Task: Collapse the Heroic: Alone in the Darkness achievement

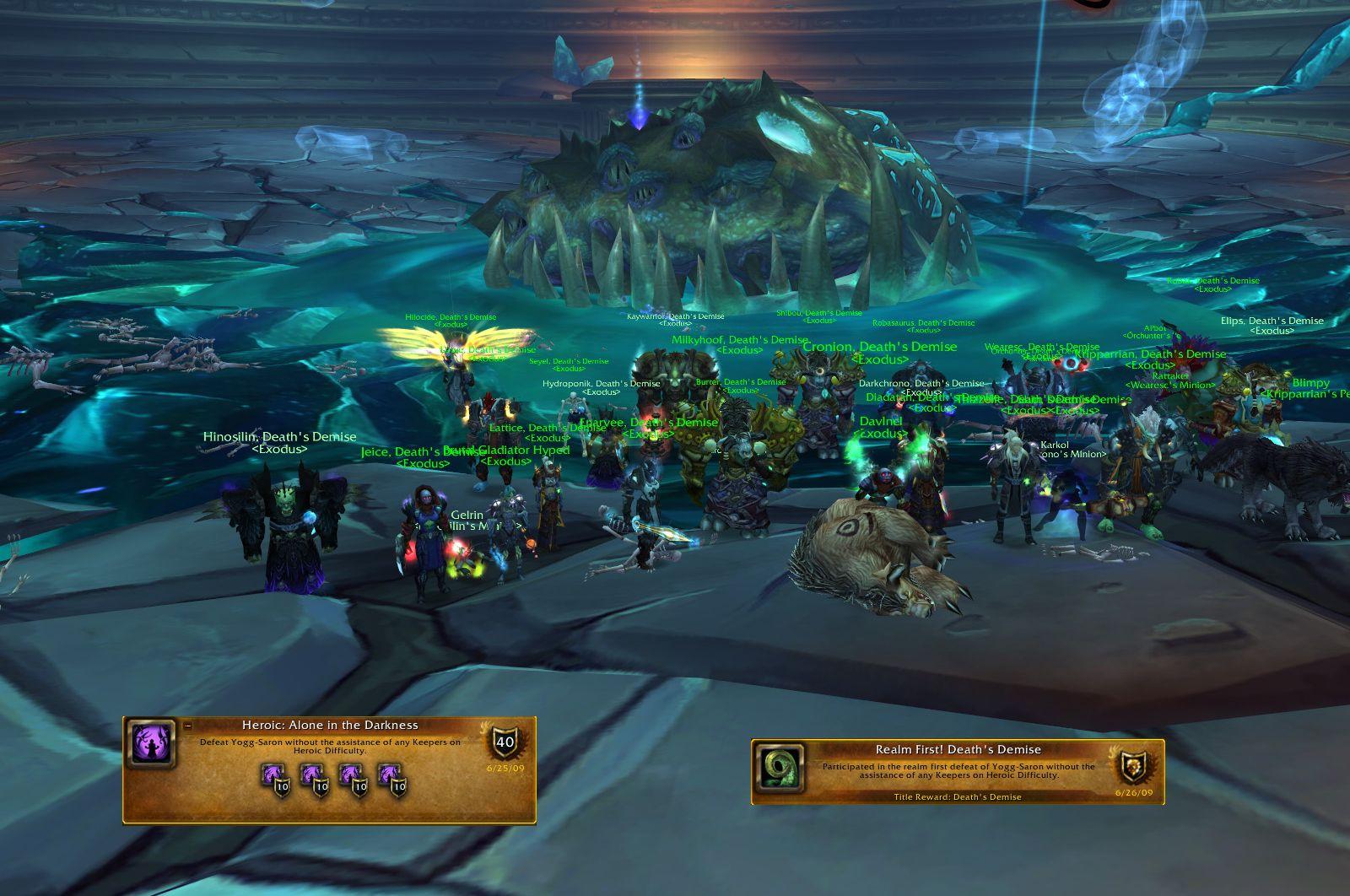Action: (x=188, y=726)
